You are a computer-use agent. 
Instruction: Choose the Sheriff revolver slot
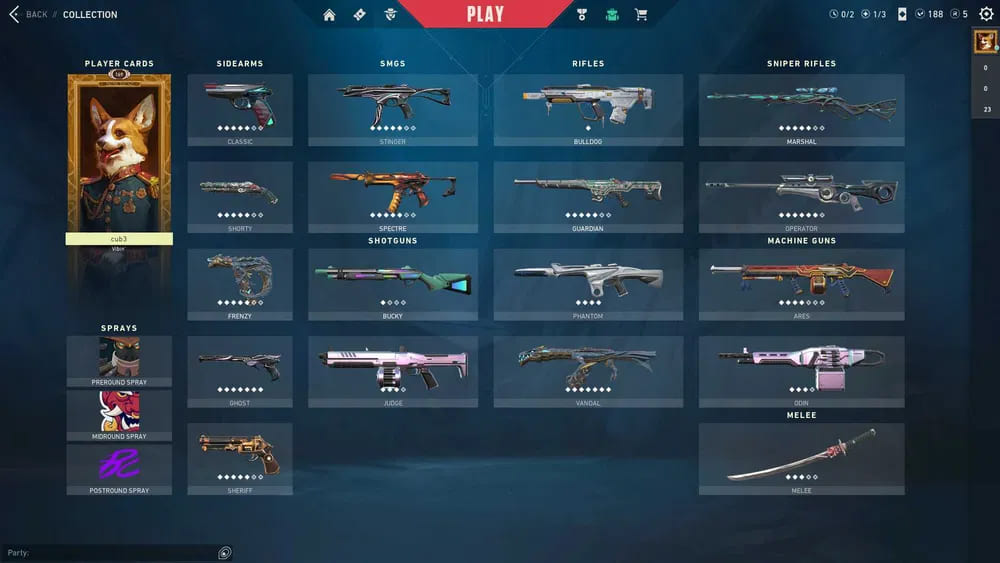click(x=240, y=457)
